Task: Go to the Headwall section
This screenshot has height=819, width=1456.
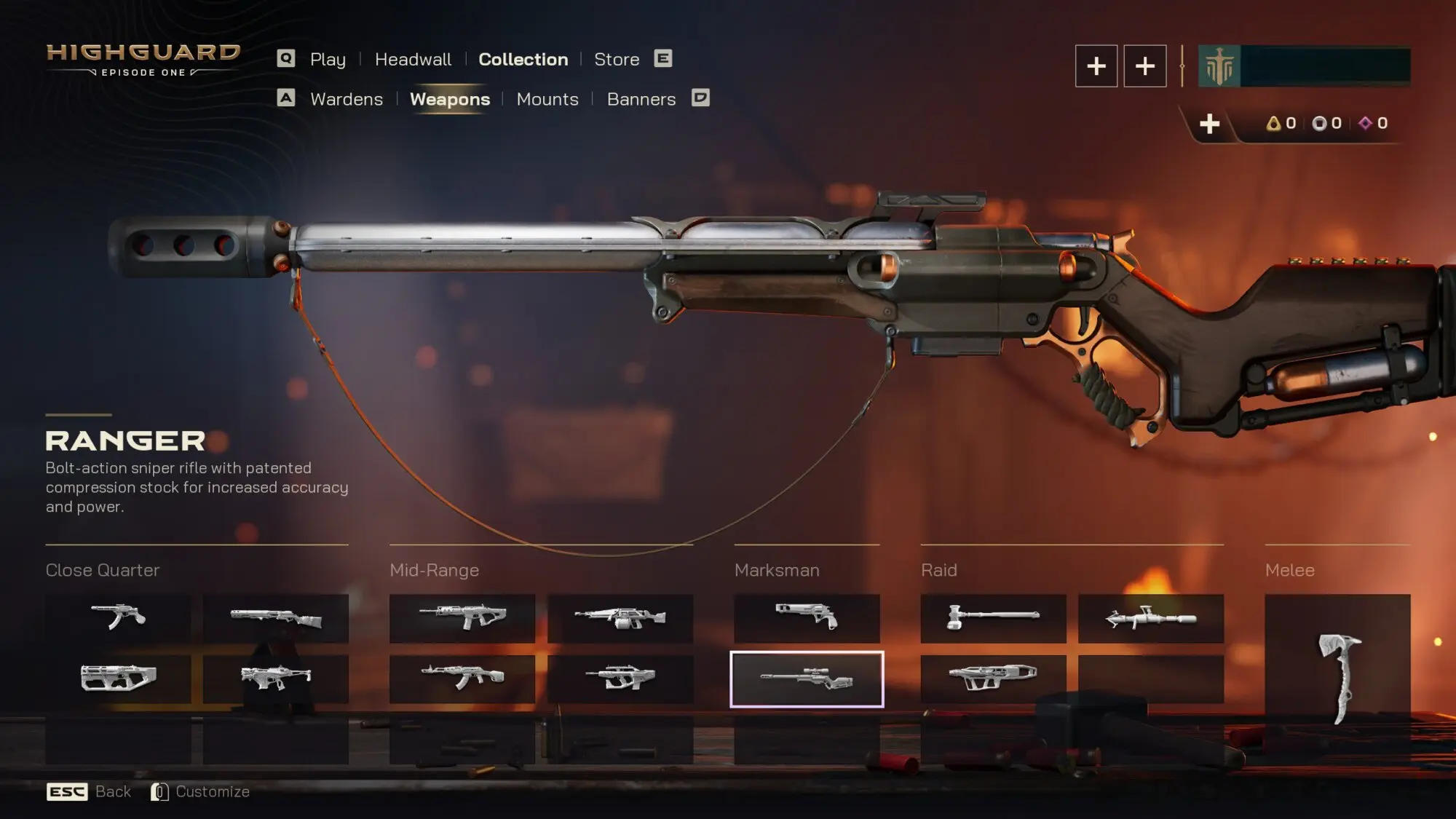Action: click(413, 60)
